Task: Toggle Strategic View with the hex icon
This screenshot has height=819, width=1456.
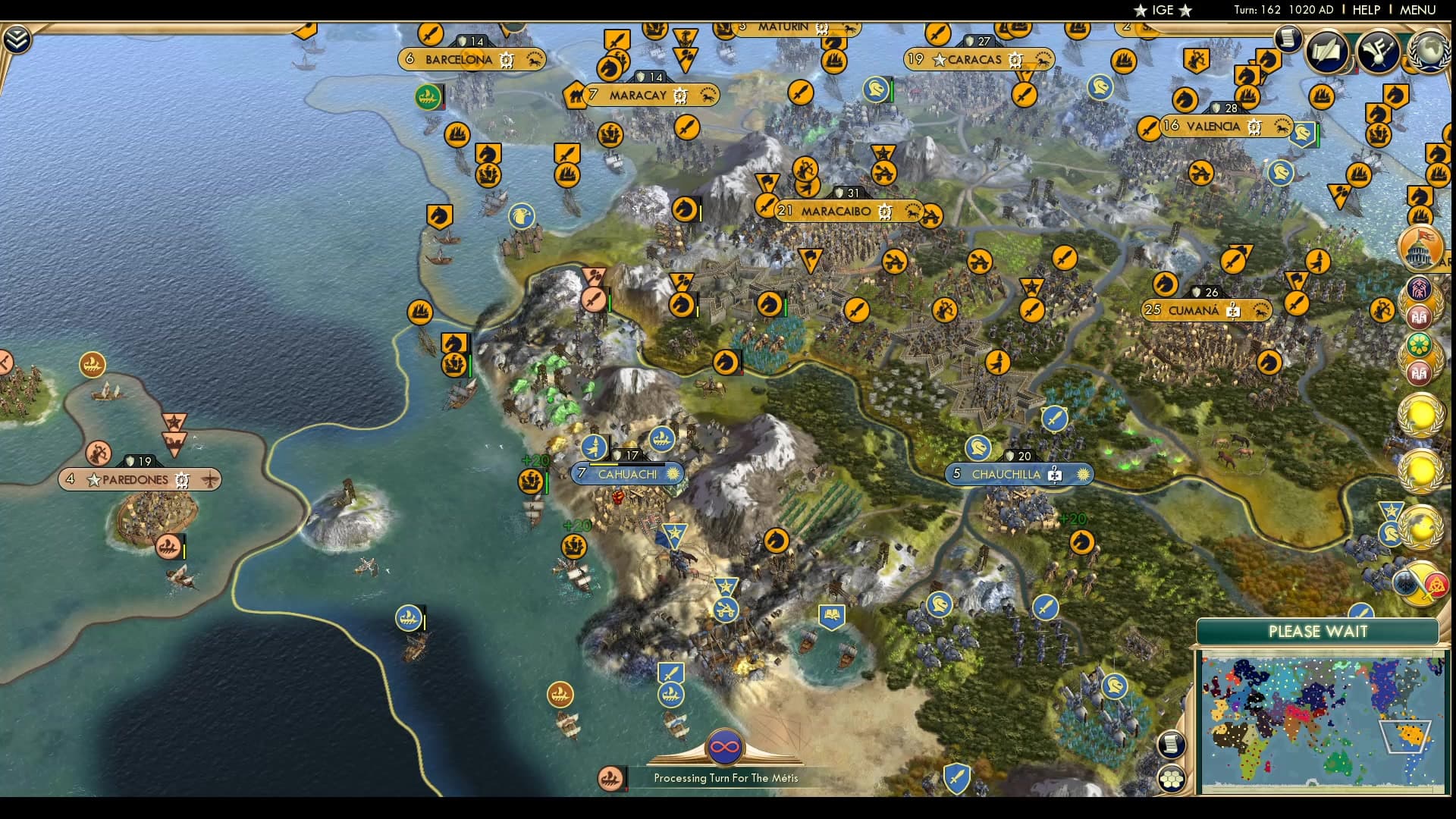Action: [1172, 778]
